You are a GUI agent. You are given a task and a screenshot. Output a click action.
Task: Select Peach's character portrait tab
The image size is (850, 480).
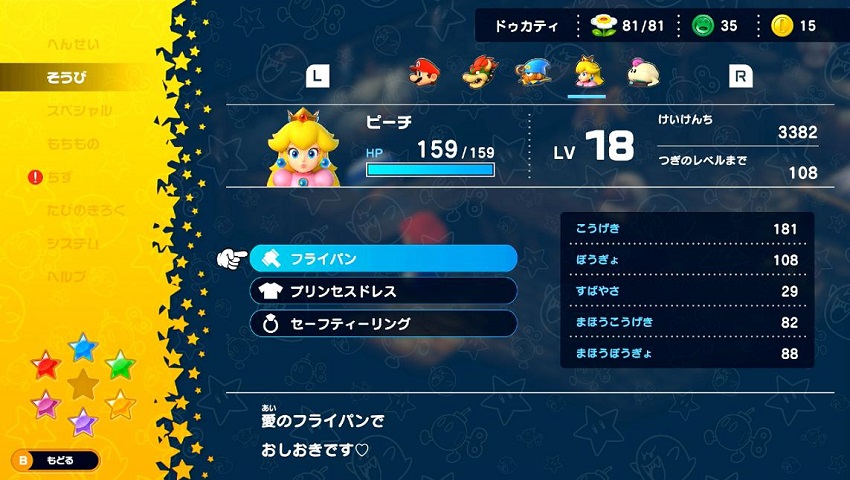(x=586, y=73)
